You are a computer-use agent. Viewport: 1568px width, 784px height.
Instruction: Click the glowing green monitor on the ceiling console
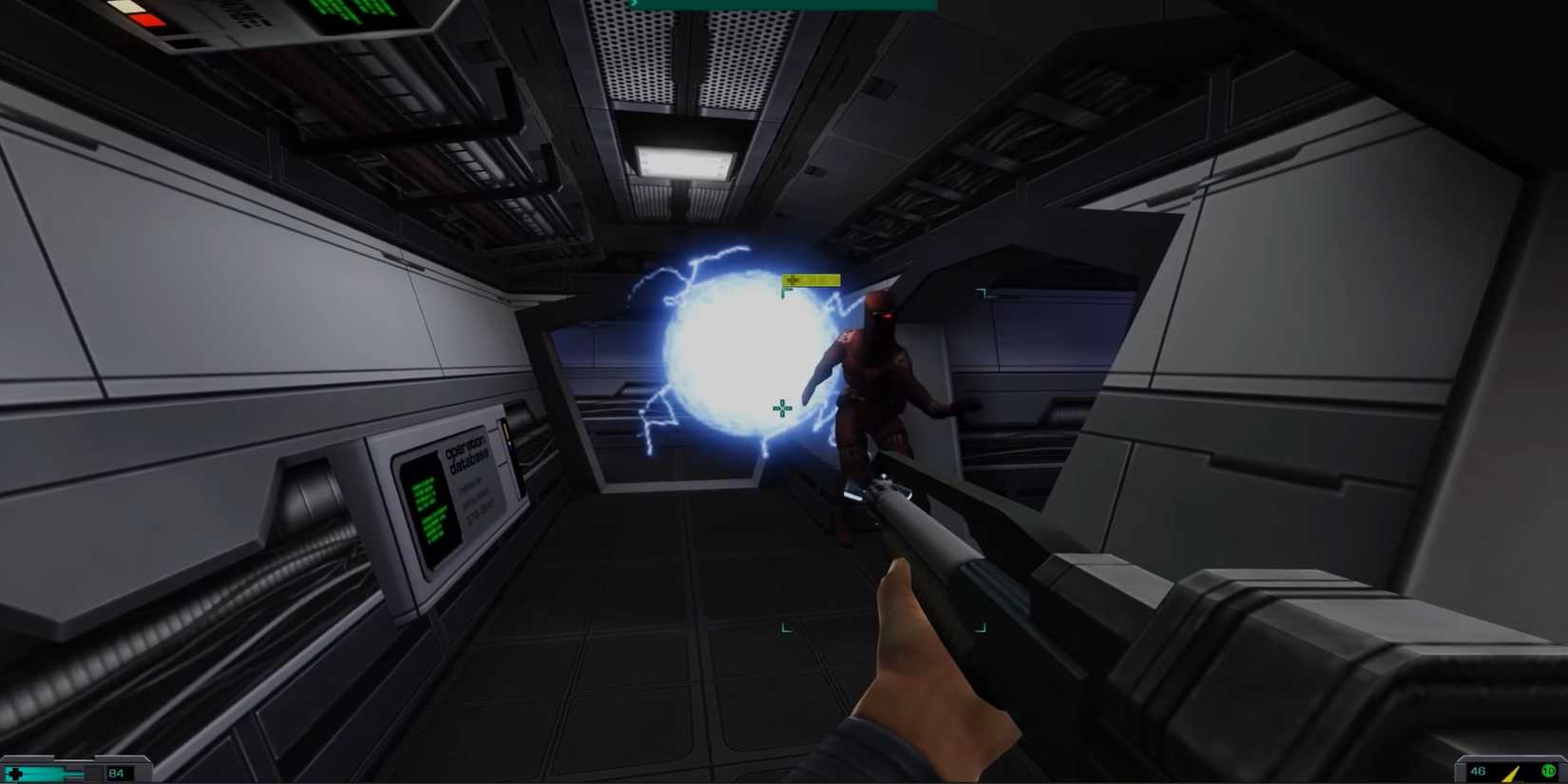(352, 11)
